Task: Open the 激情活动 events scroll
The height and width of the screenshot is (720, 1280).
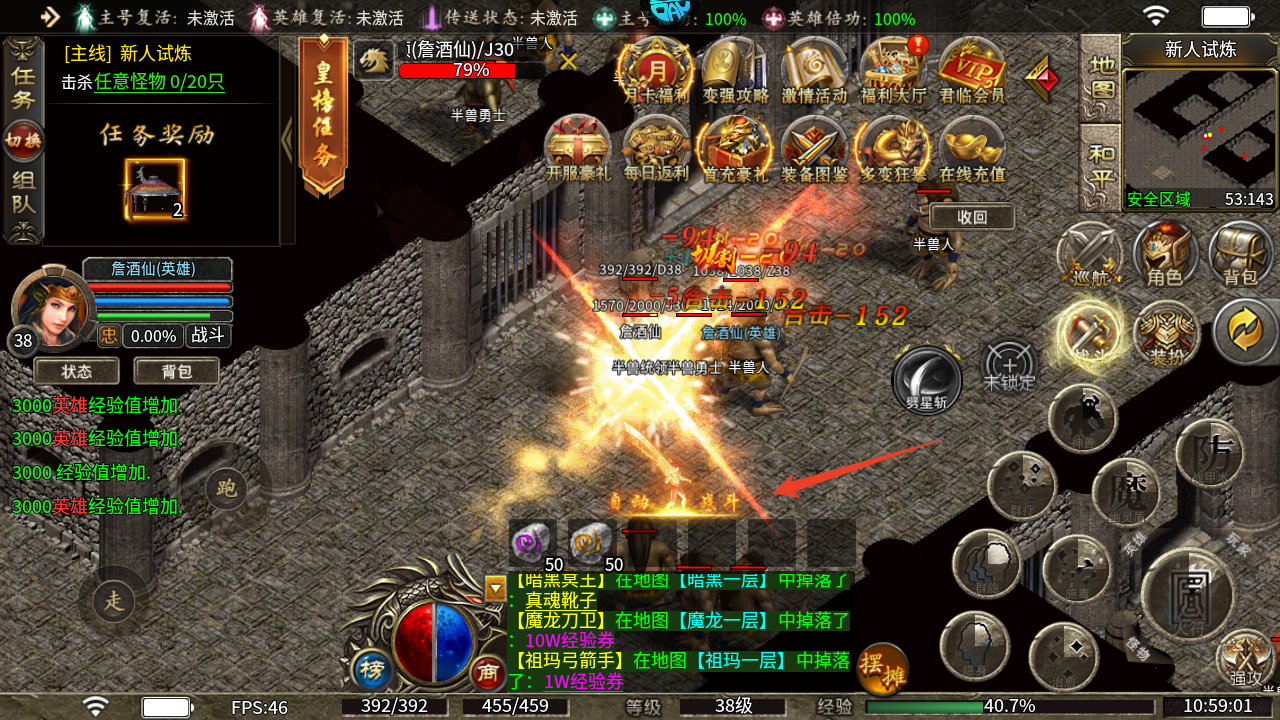Action: pyautogui.click(x=813, y=70)
